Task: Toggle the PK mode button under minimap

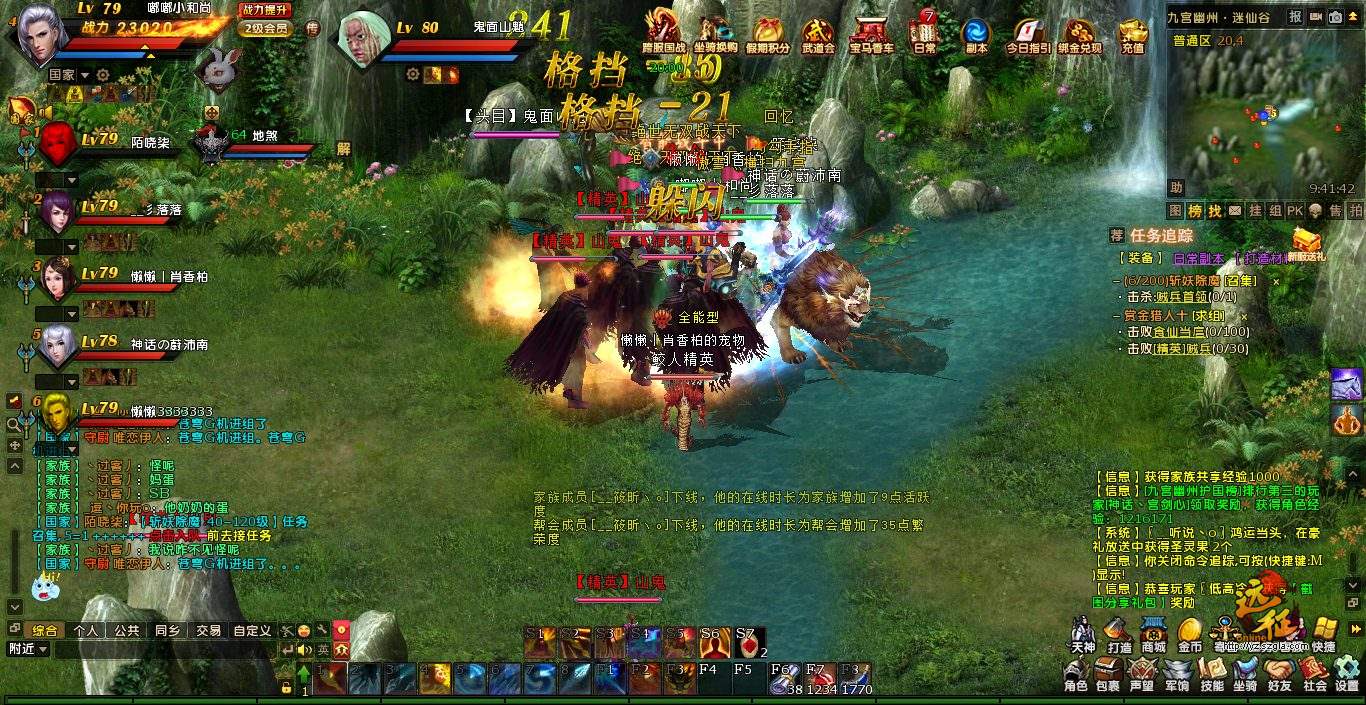Action: coord(1295,211)
